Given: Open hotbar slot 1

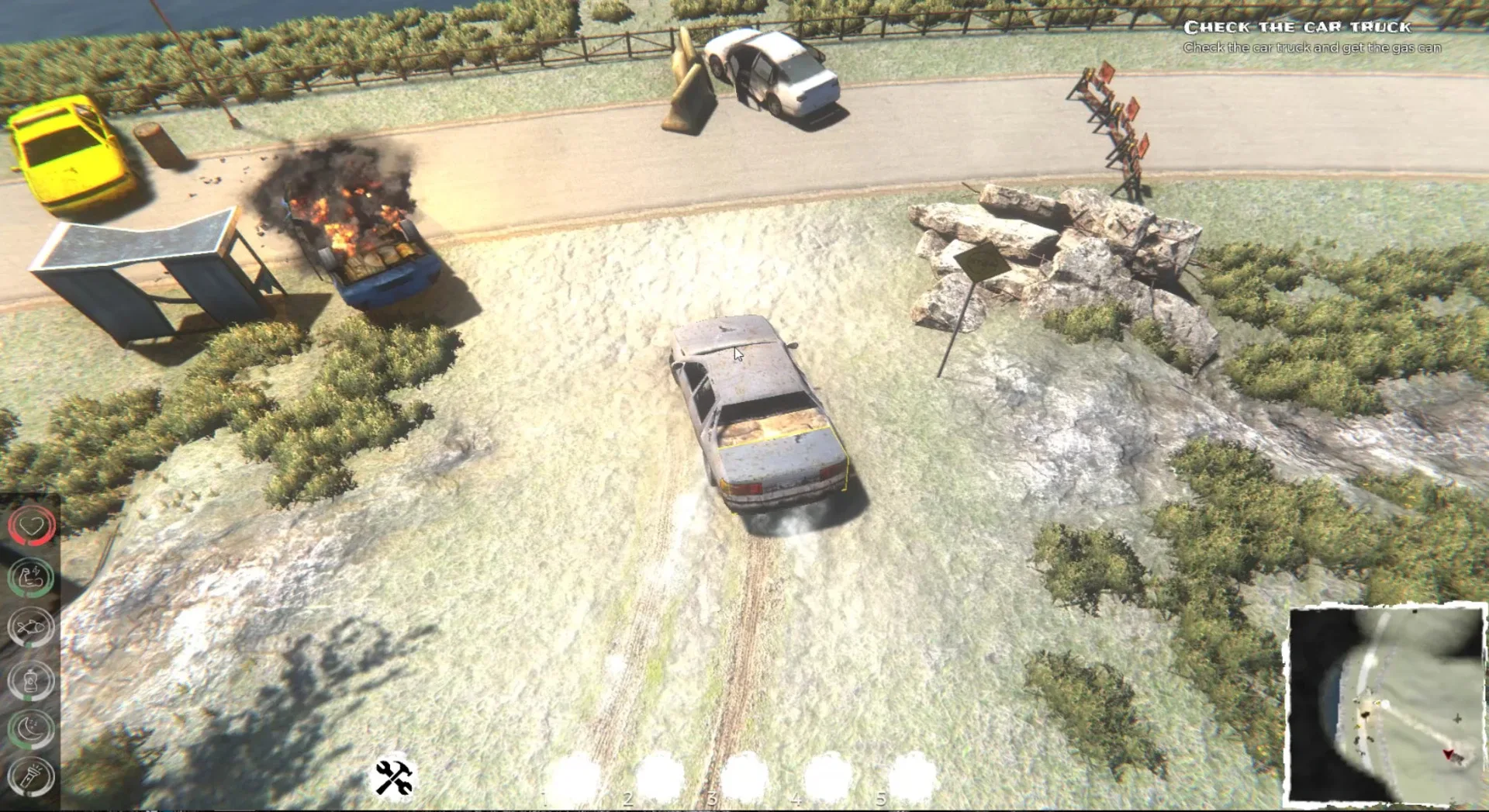Looking at the screenshot, I should 575,772.
